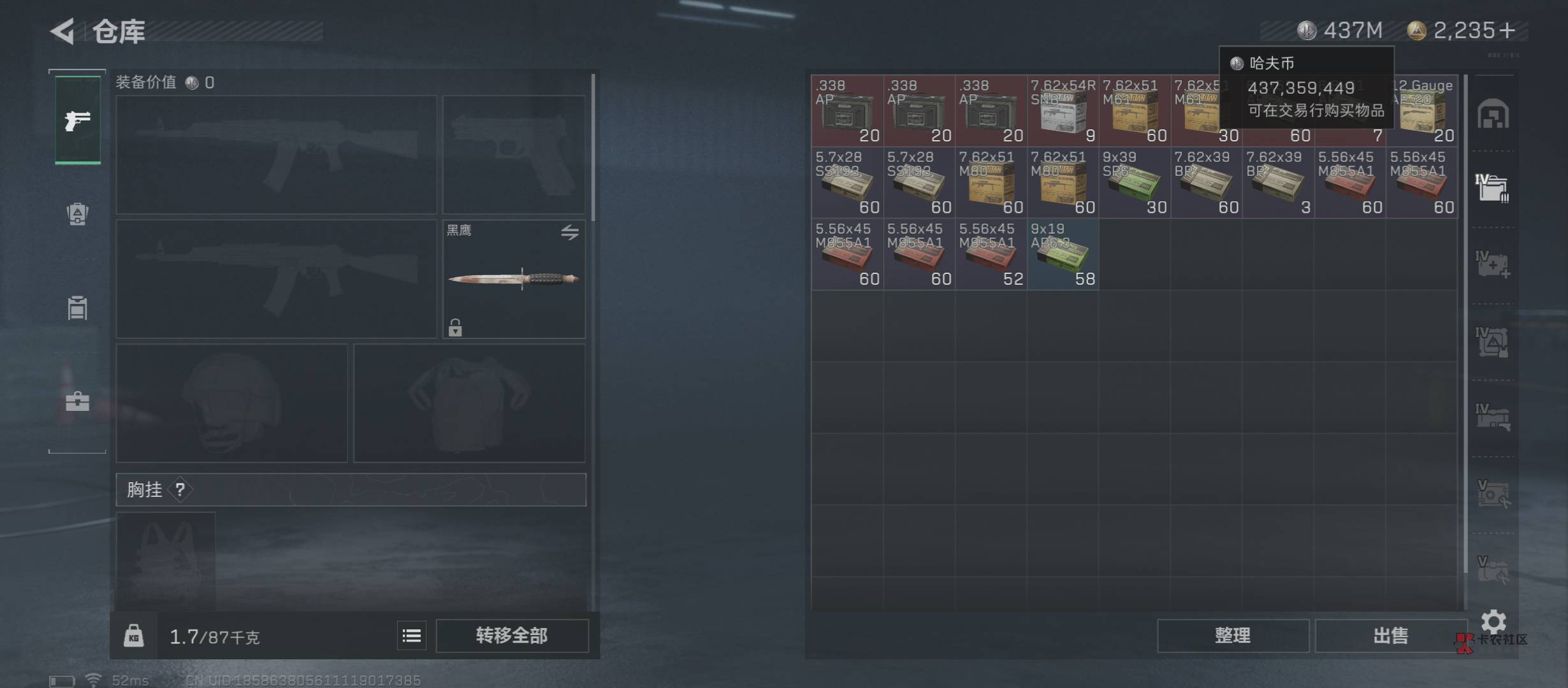Switch to the backpack tab
The width and height of the screenshot is (1568, 688).
(78, 214)
